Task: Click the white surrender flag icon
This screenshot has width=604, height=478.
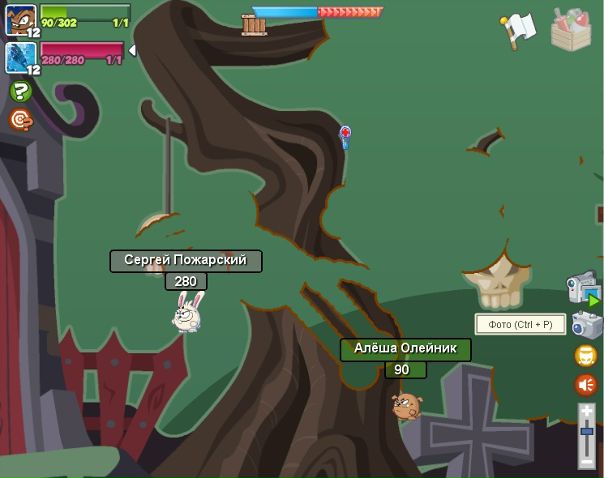Action: (x=519, y=29)
